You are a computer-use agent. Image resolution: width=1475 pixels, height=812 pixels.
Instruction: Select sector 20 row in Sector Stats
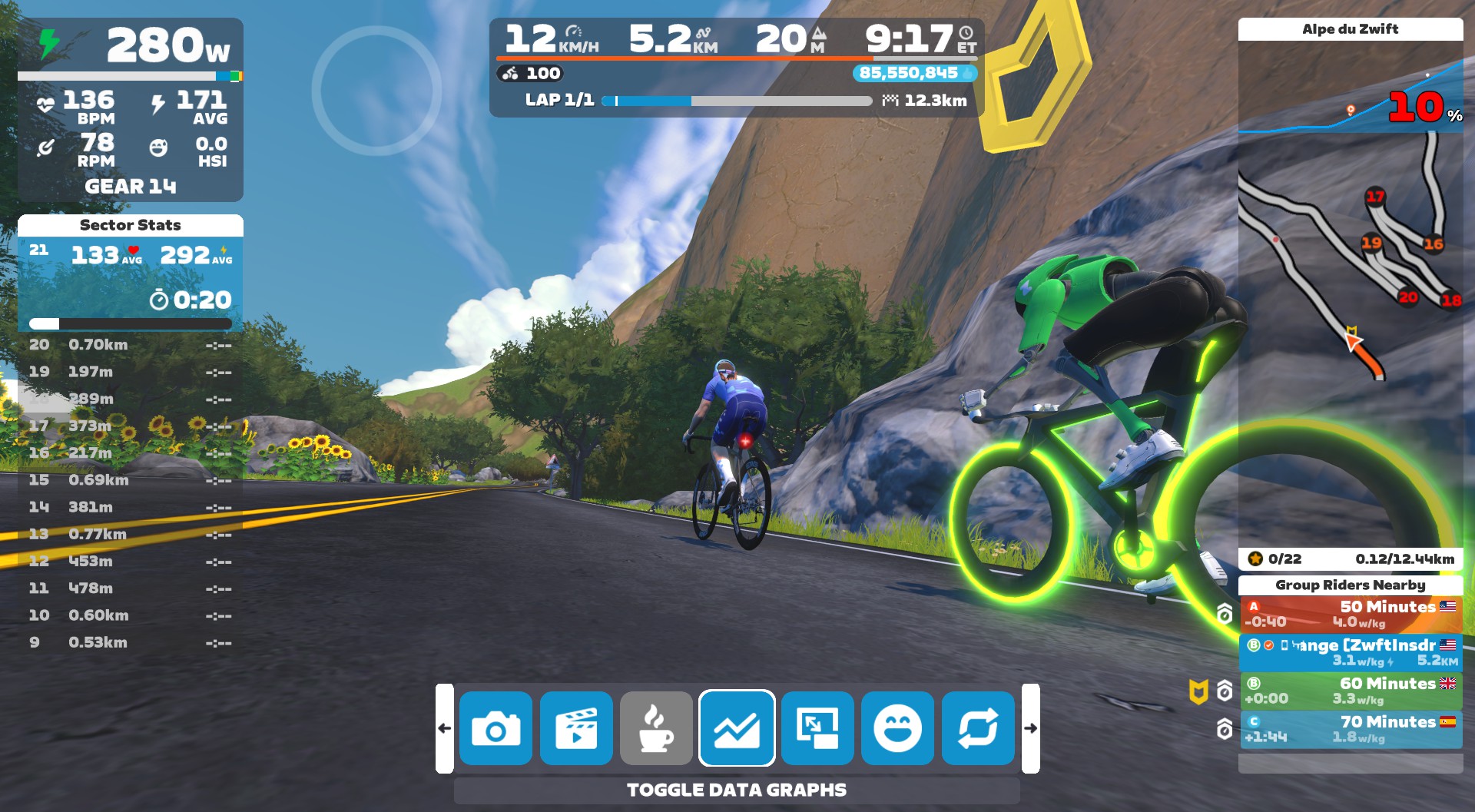click(130, 345)
